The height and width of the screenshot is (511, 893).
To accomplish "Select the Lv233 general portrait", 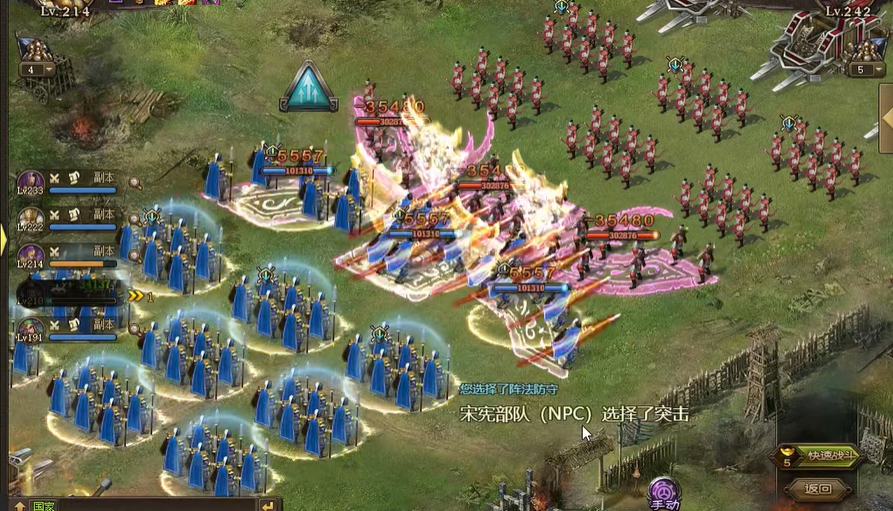I will (30, 182).
